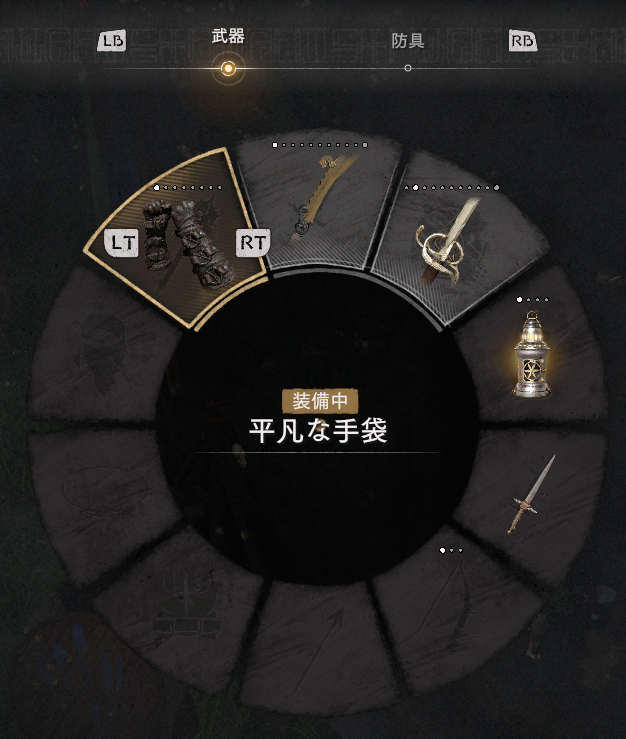Choose the serrated curved blade slot
This screenshot has width=626, height=739.
coord(315,203)
